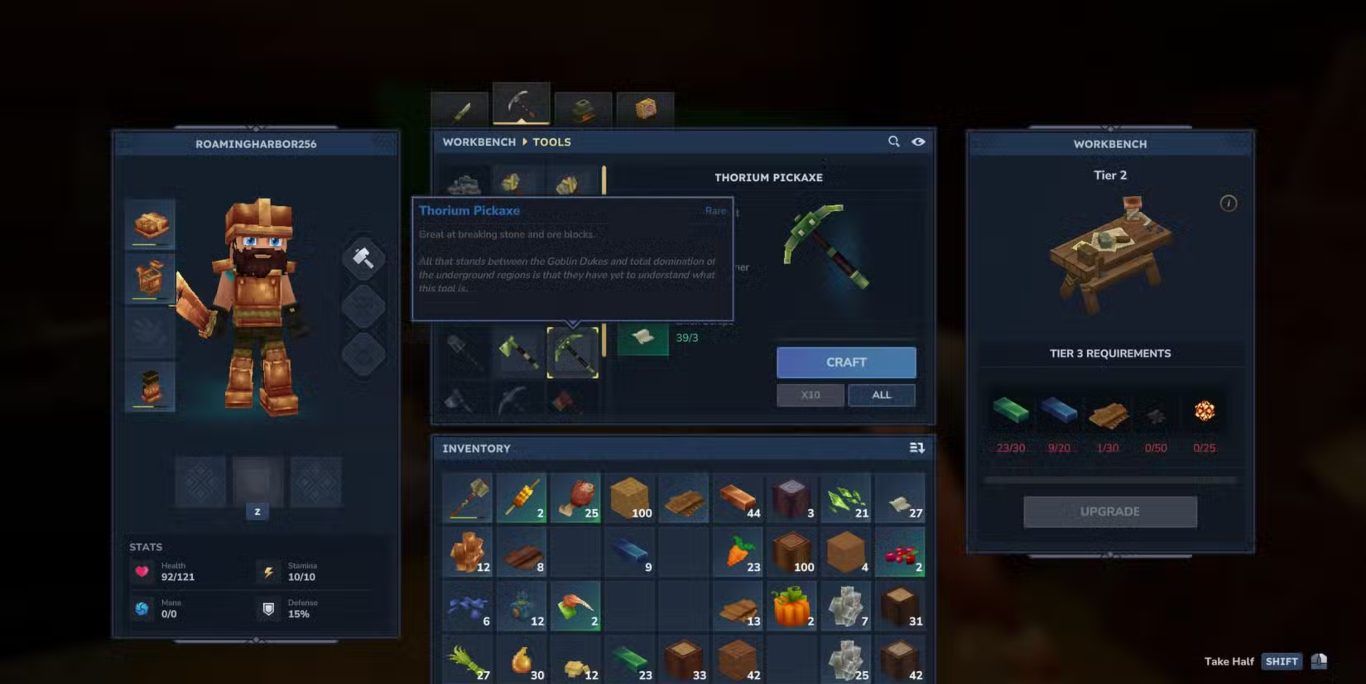Viewport: 1366px width, 684px height.
Task: Select the equipped copper helmet slot
Action: tap(150, 224)
